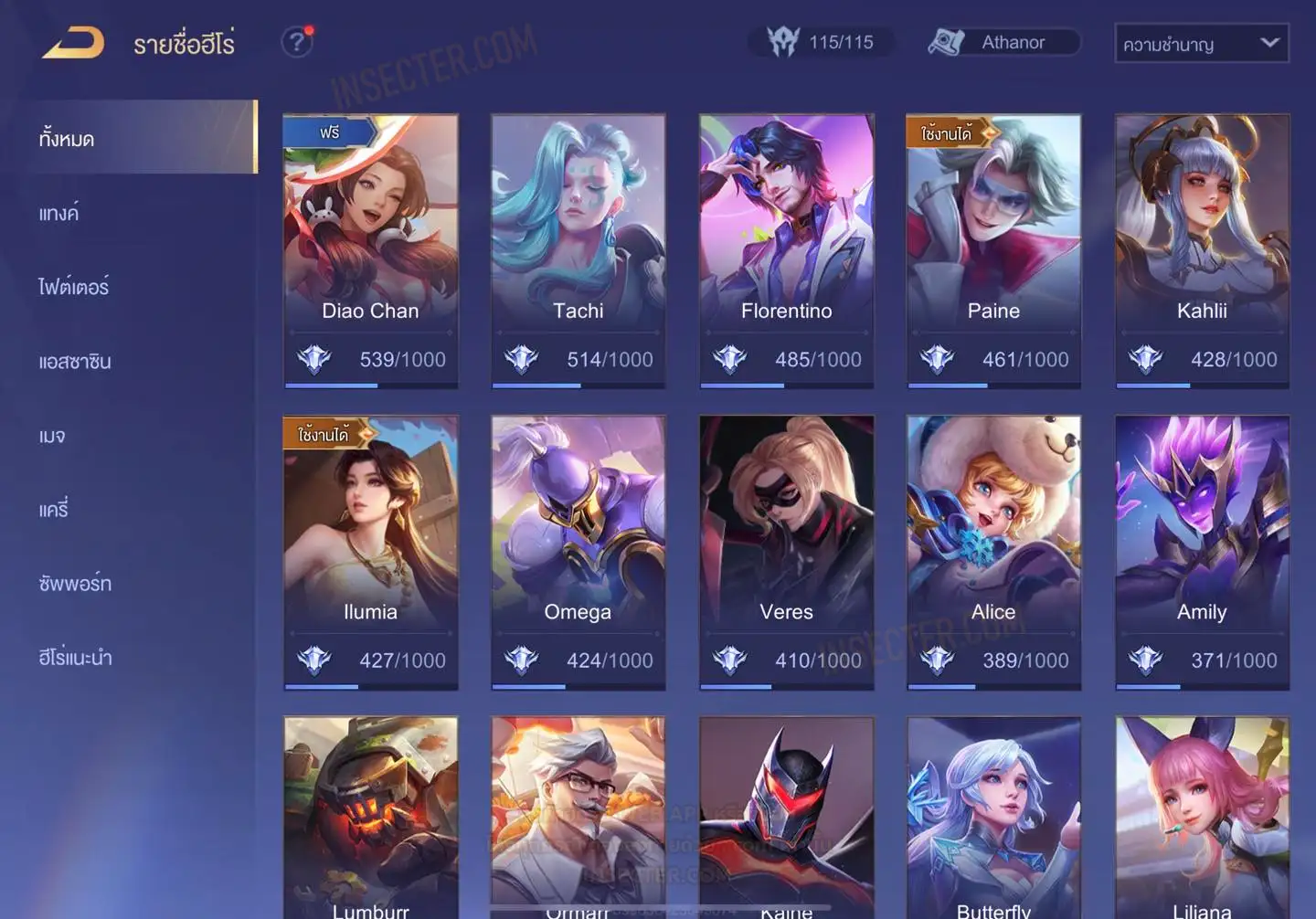
Task: Filter heroes by แอสซาซิน
Action: click(75, 361)
